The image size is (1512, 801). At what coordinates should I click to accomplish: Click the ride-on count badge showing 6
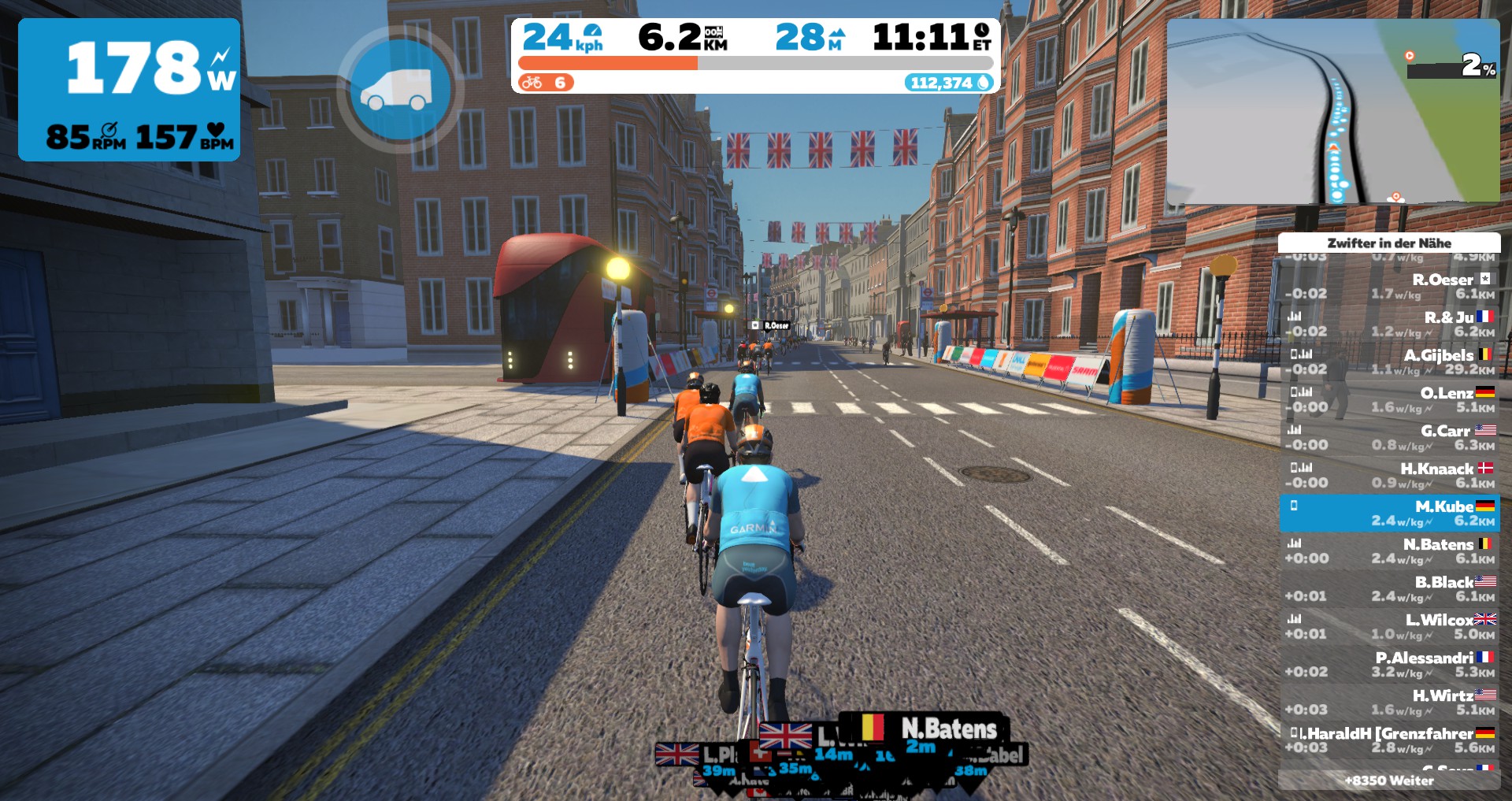coord(545,83)
